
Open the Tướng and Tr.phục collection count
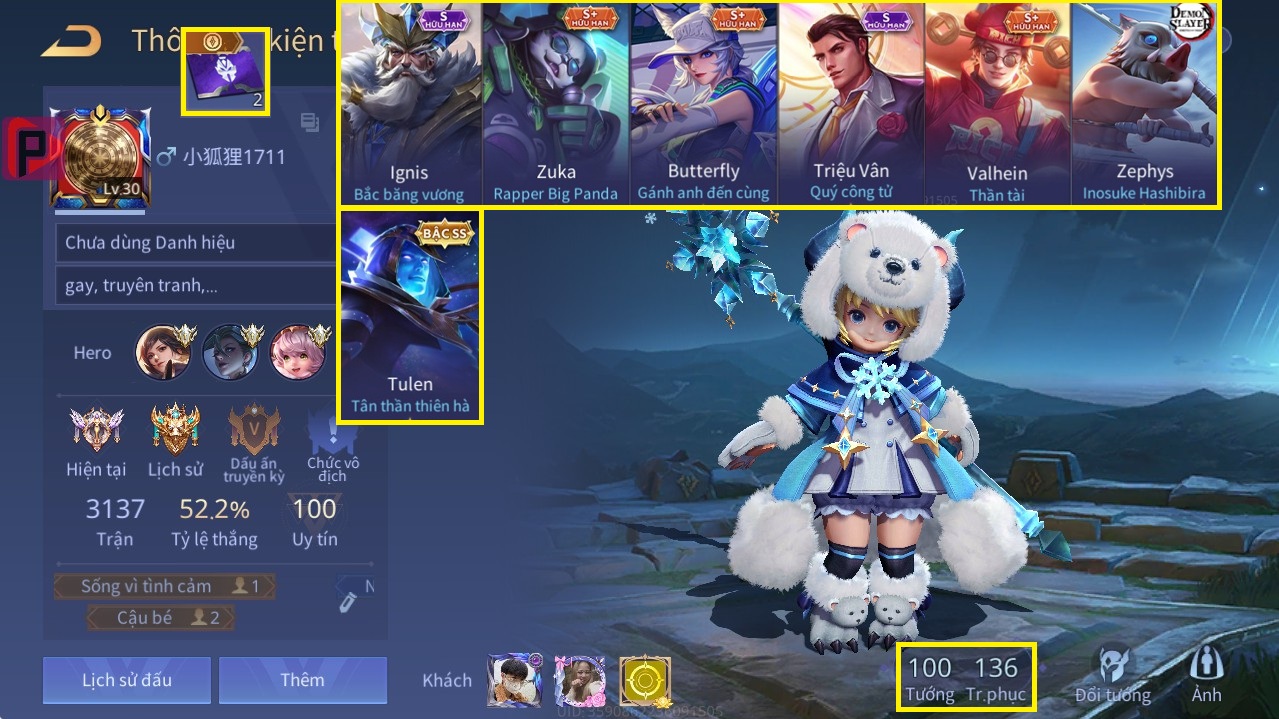tap(966, 678)
